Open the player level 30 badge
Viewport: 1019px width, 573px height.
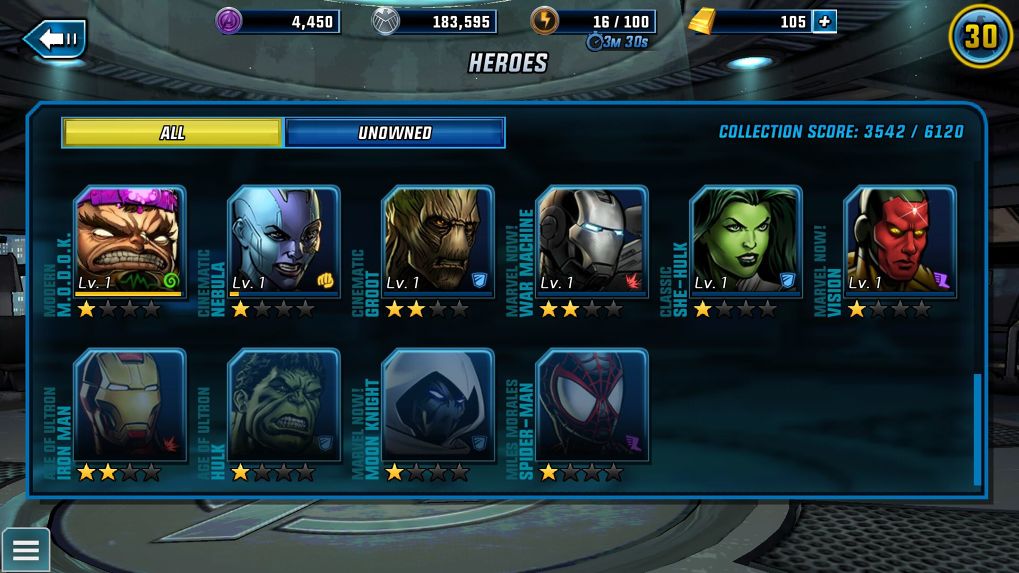coord(980,37)
